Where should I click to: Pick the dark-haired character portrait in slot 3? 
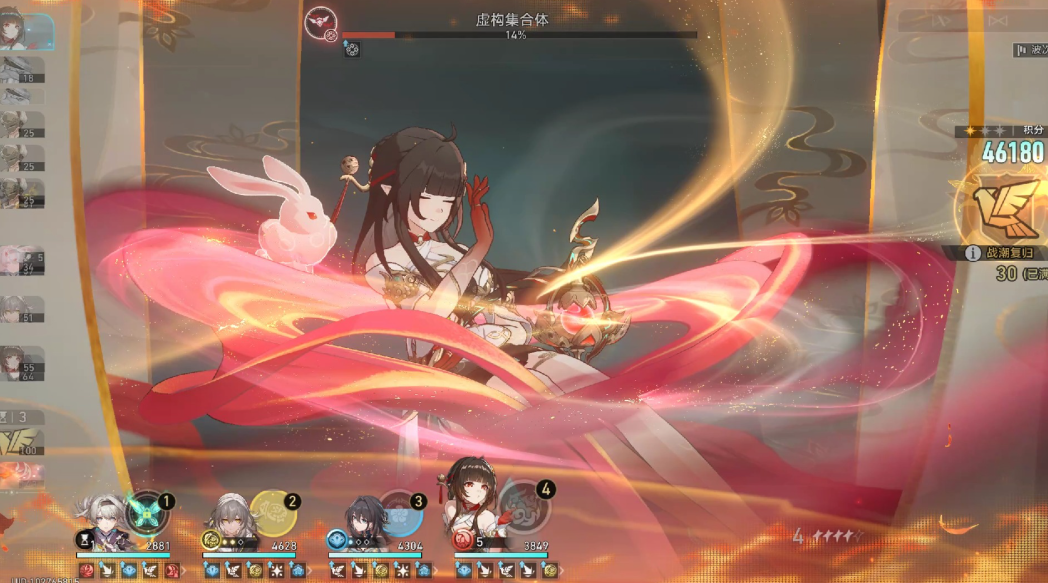click(359, 520)
